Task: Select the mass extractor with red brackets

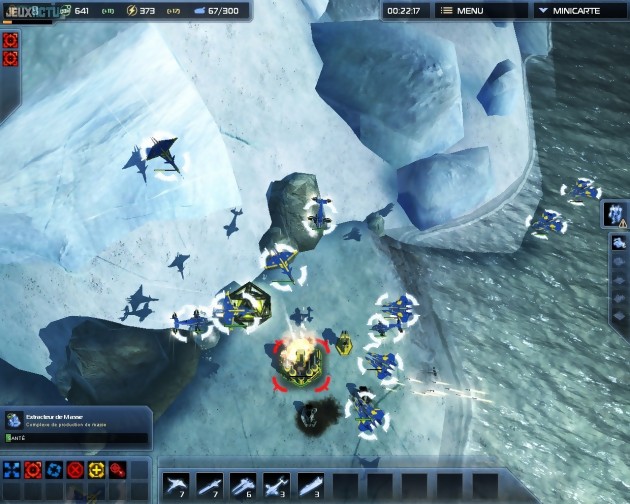Action: tap(300, 363)
